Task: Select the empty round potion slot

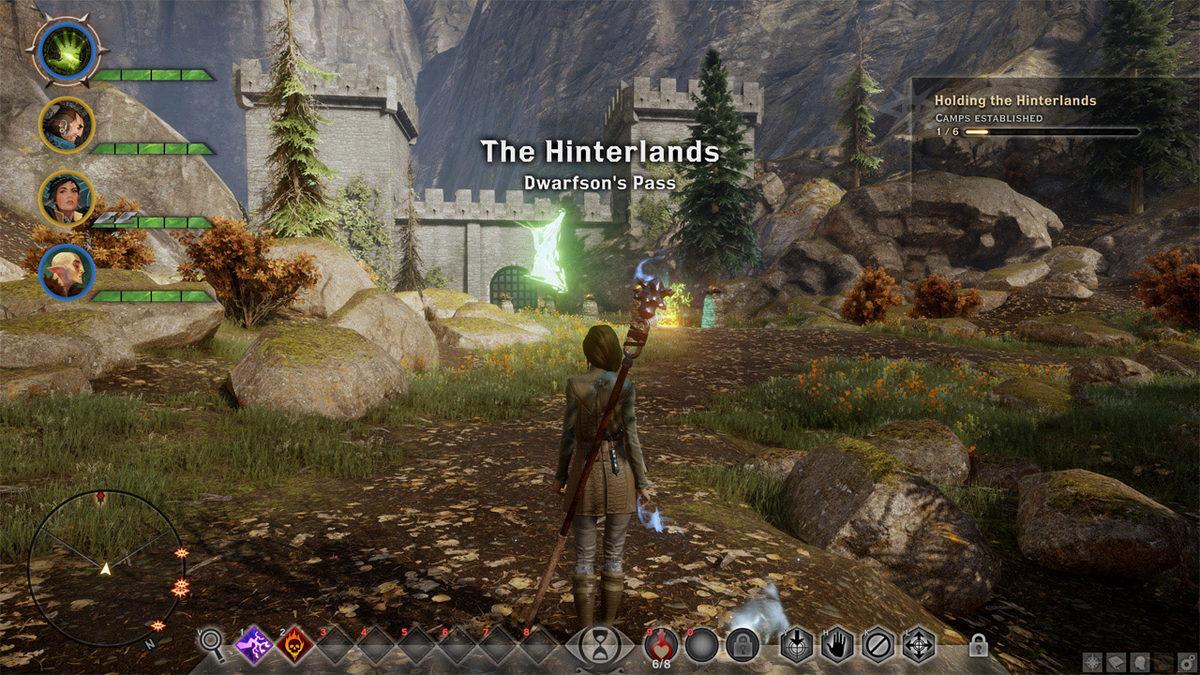Action: (703, 645)
